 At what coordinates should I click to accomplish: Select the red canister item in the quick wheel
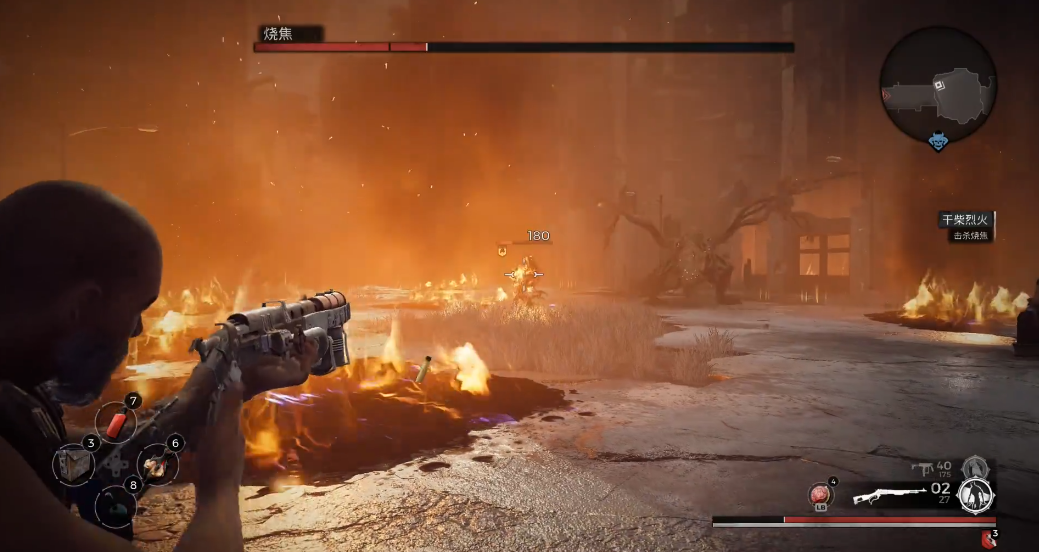coord(116,424)
